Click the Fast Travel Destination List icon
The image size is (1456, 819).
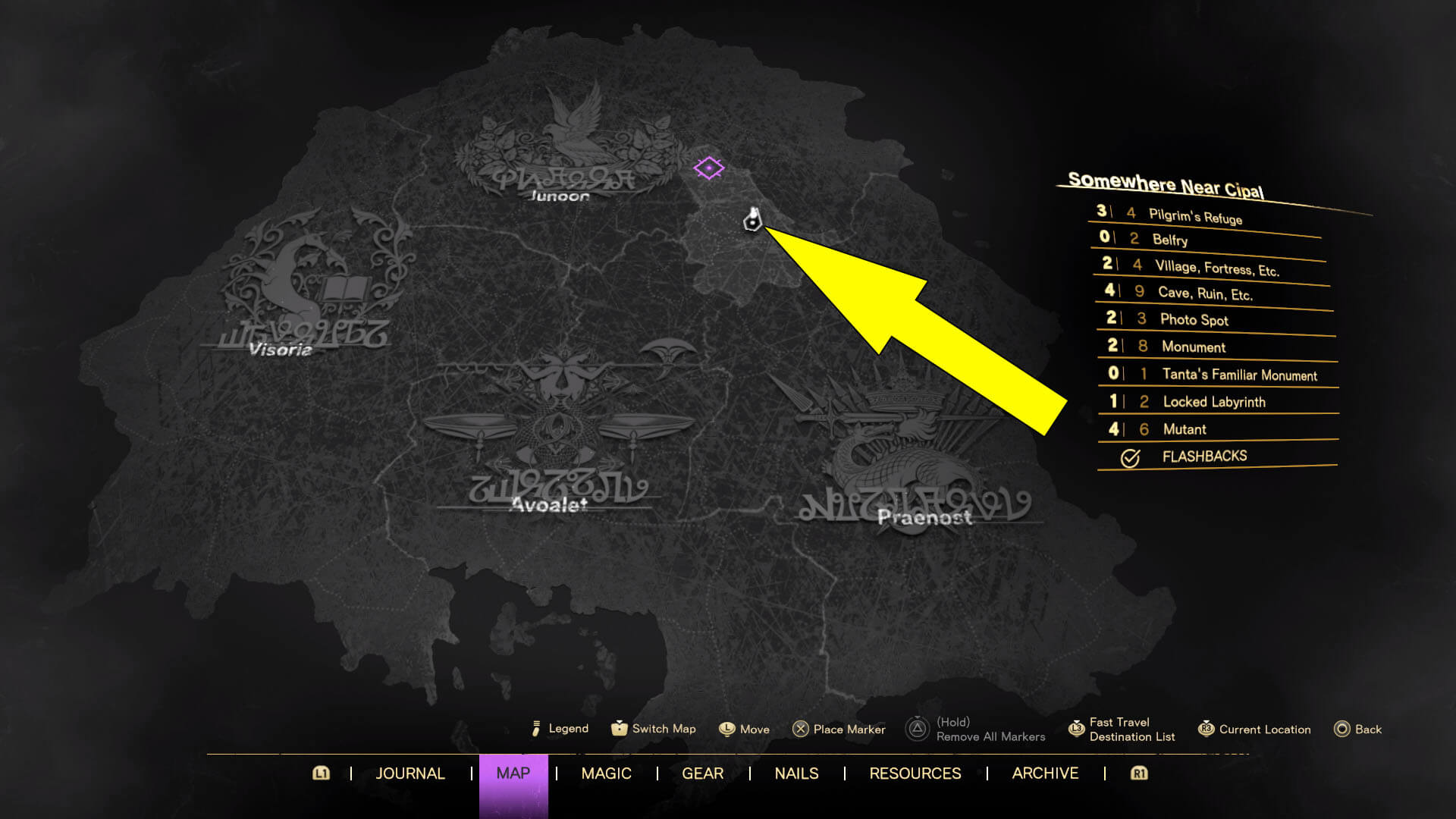point(1076,728)
